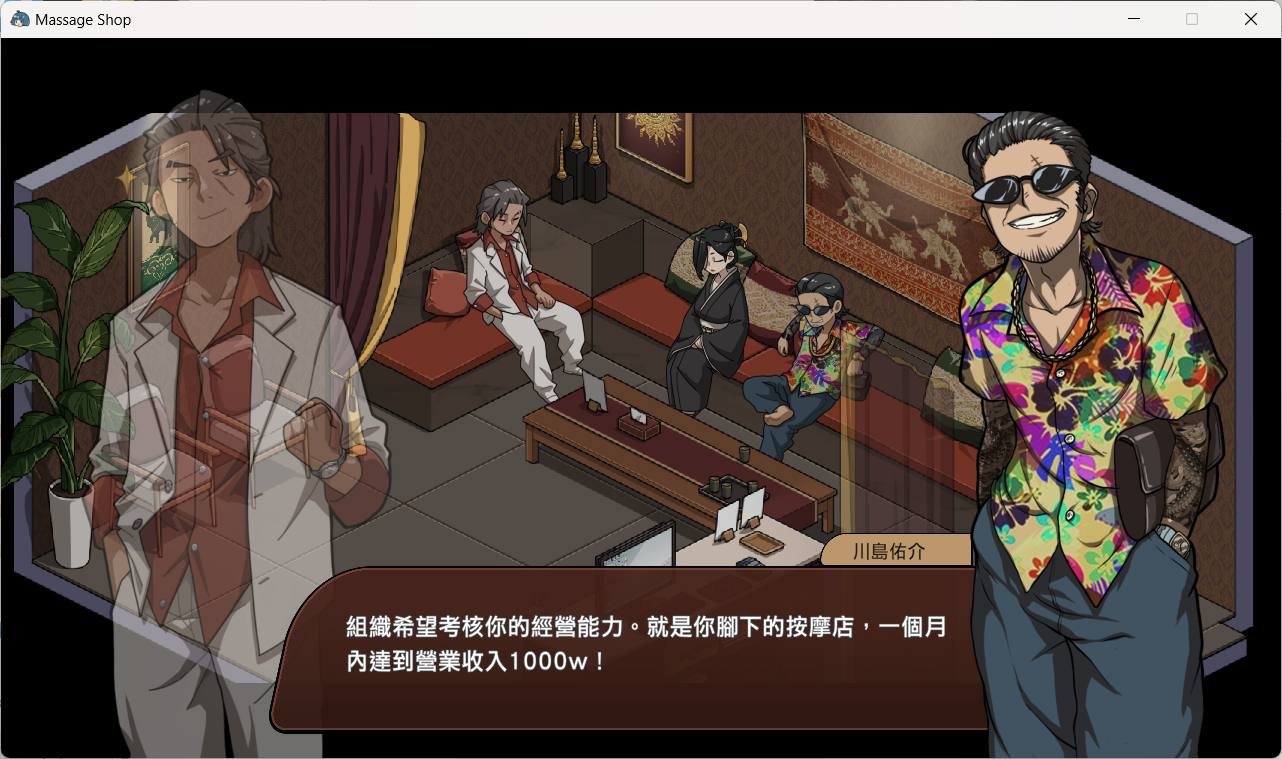Minimize the Massage Shop window
This screenshot has width=1282, height=759.
[1134, 19]
